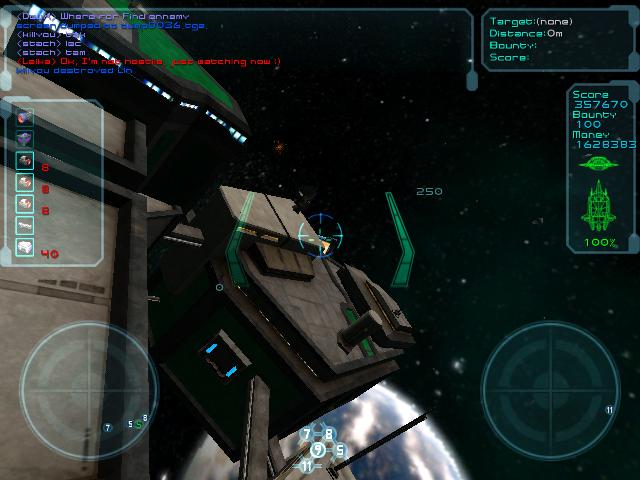This screenshot has height=480, width=640.
Task: Click the green saucer icon above the ship
Action: [x=600, y=163]
